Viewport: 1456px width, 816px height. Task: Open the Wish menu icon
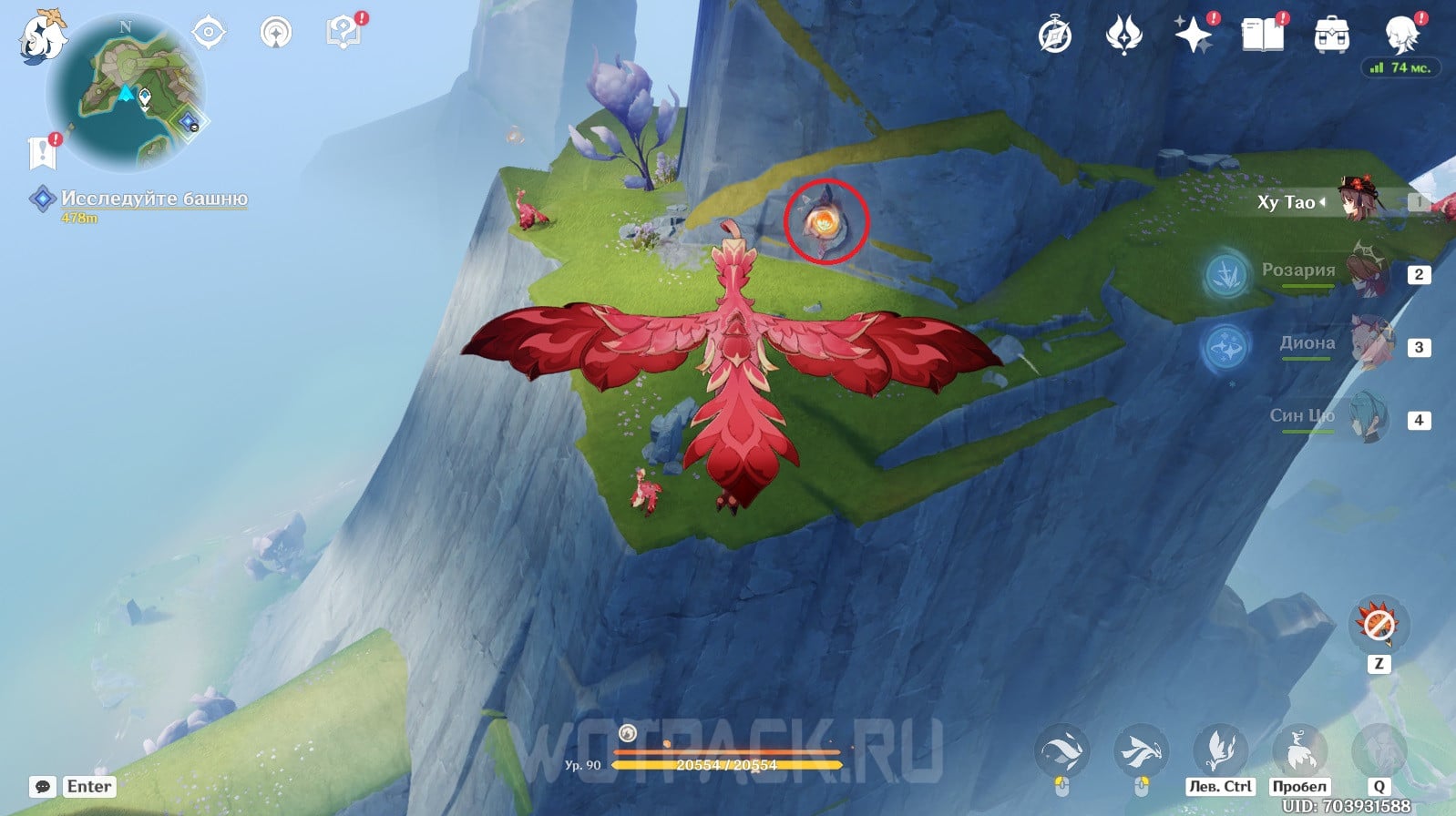coord(1124,36)
